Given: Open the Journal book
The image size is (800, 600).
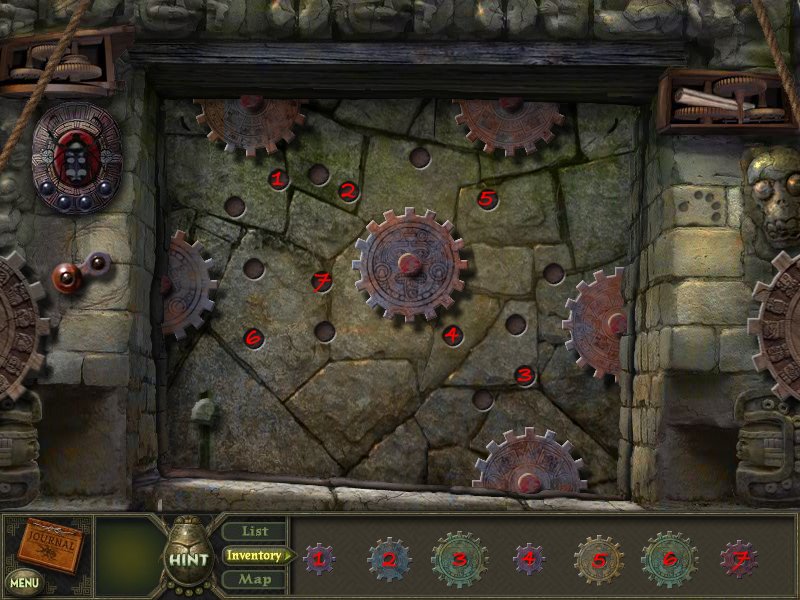Looking at the screenshot, I should 47,544.
